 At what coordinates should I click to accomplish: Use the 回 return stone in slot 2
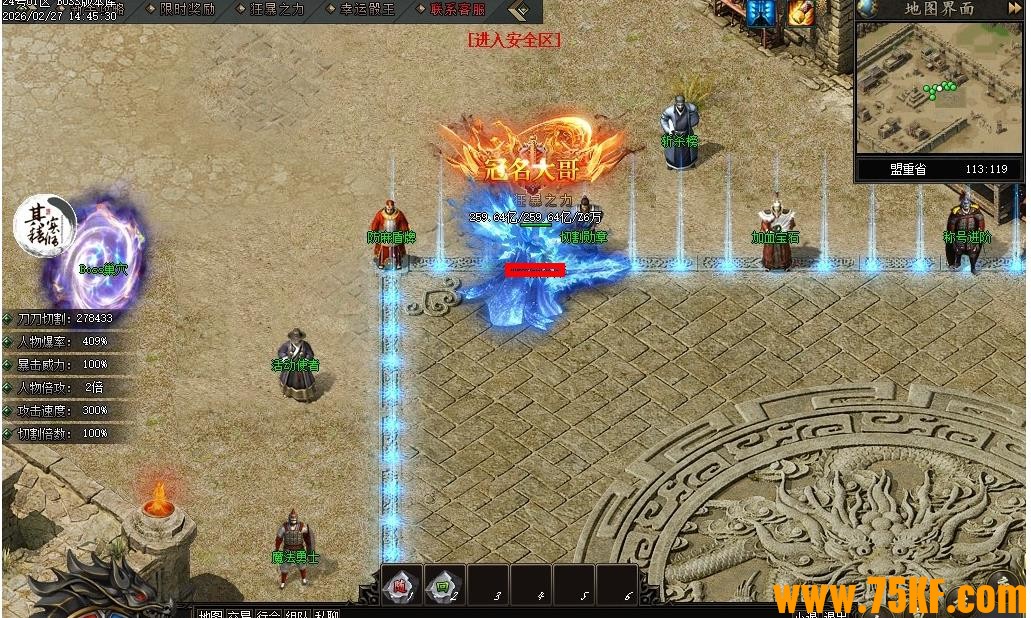[441, 586]
